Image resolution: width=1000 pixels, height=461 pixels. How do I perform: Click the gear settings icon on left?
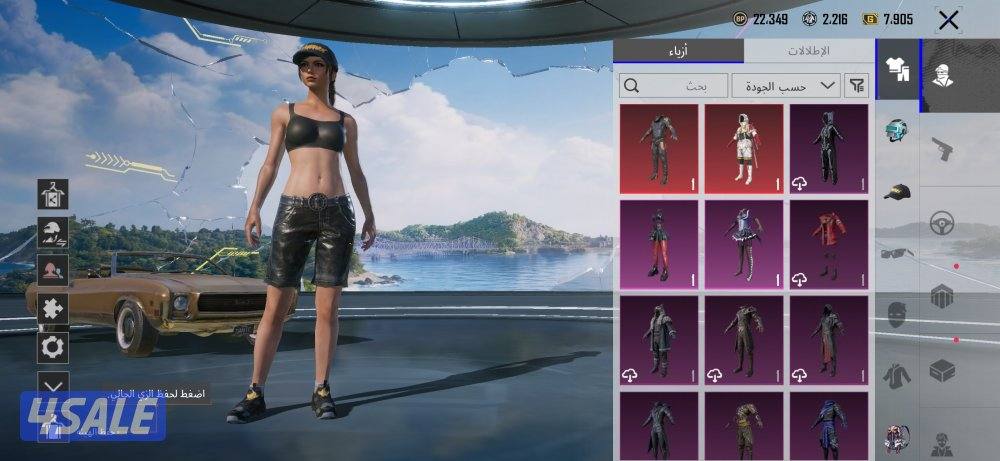(52, 347)
